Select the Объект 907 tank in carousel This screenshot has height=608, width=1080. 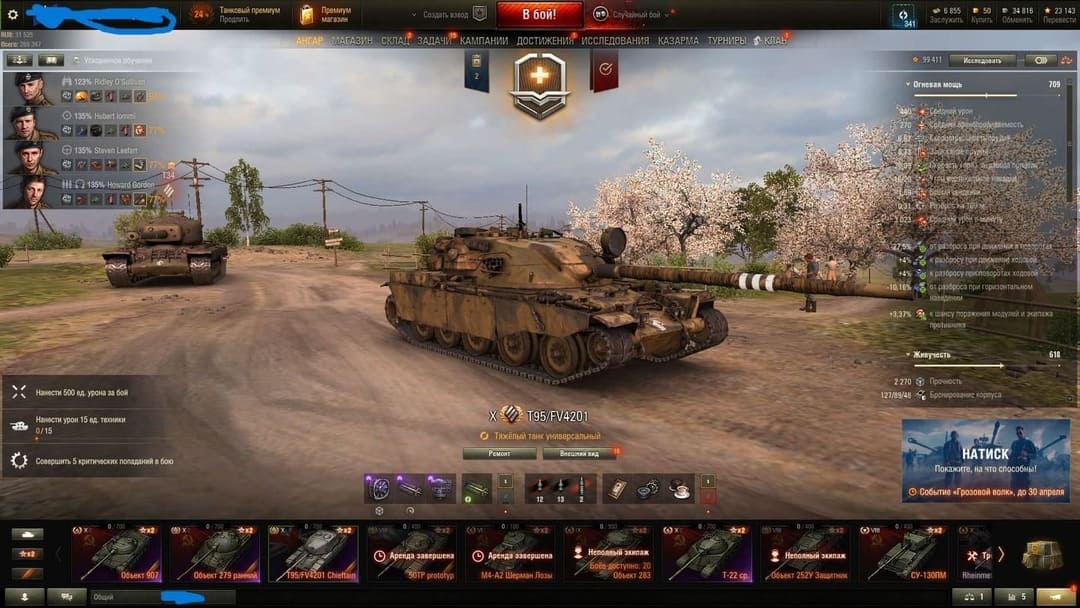115,553
